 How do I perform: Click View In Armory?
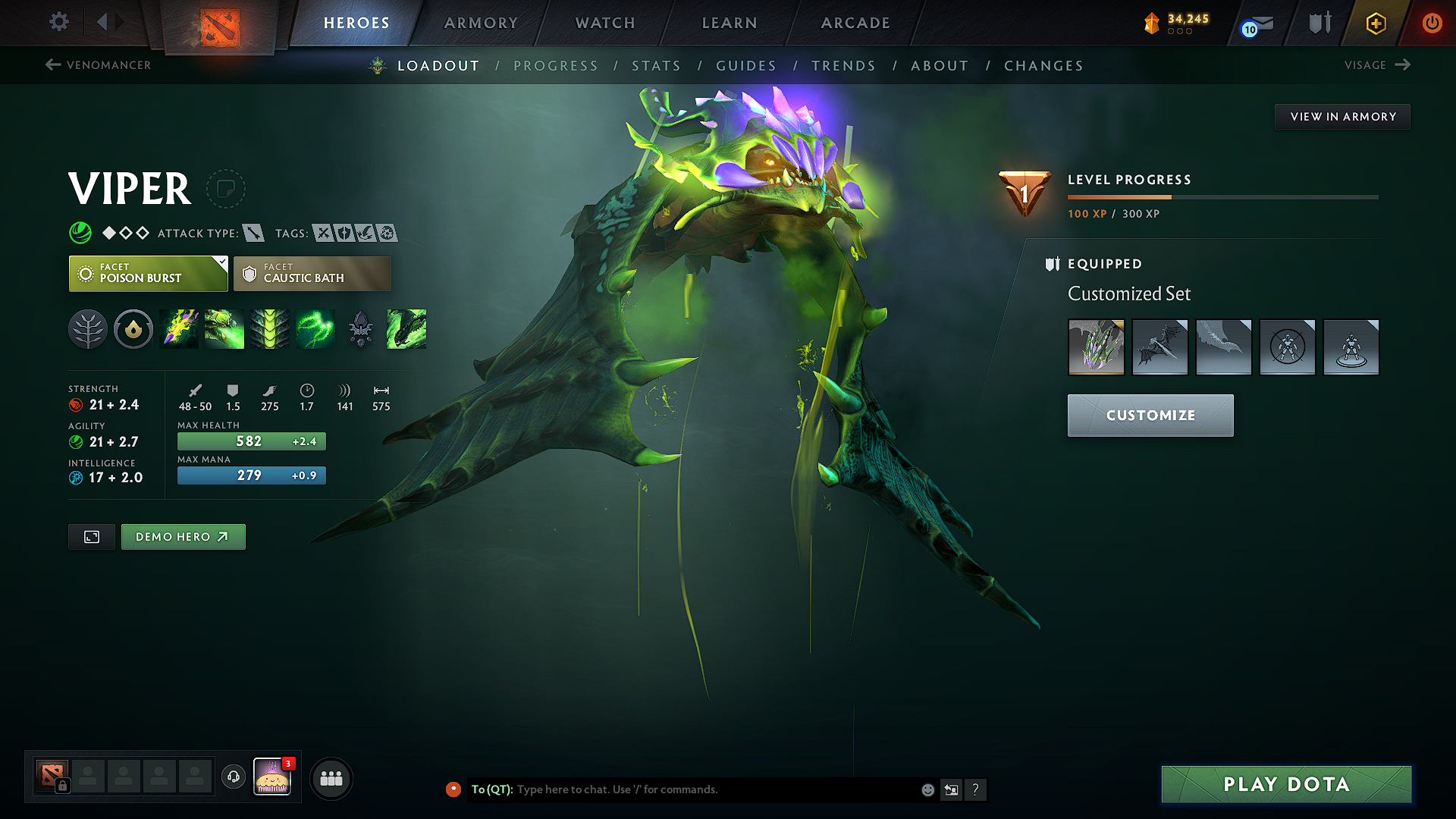coord(1342,116)
